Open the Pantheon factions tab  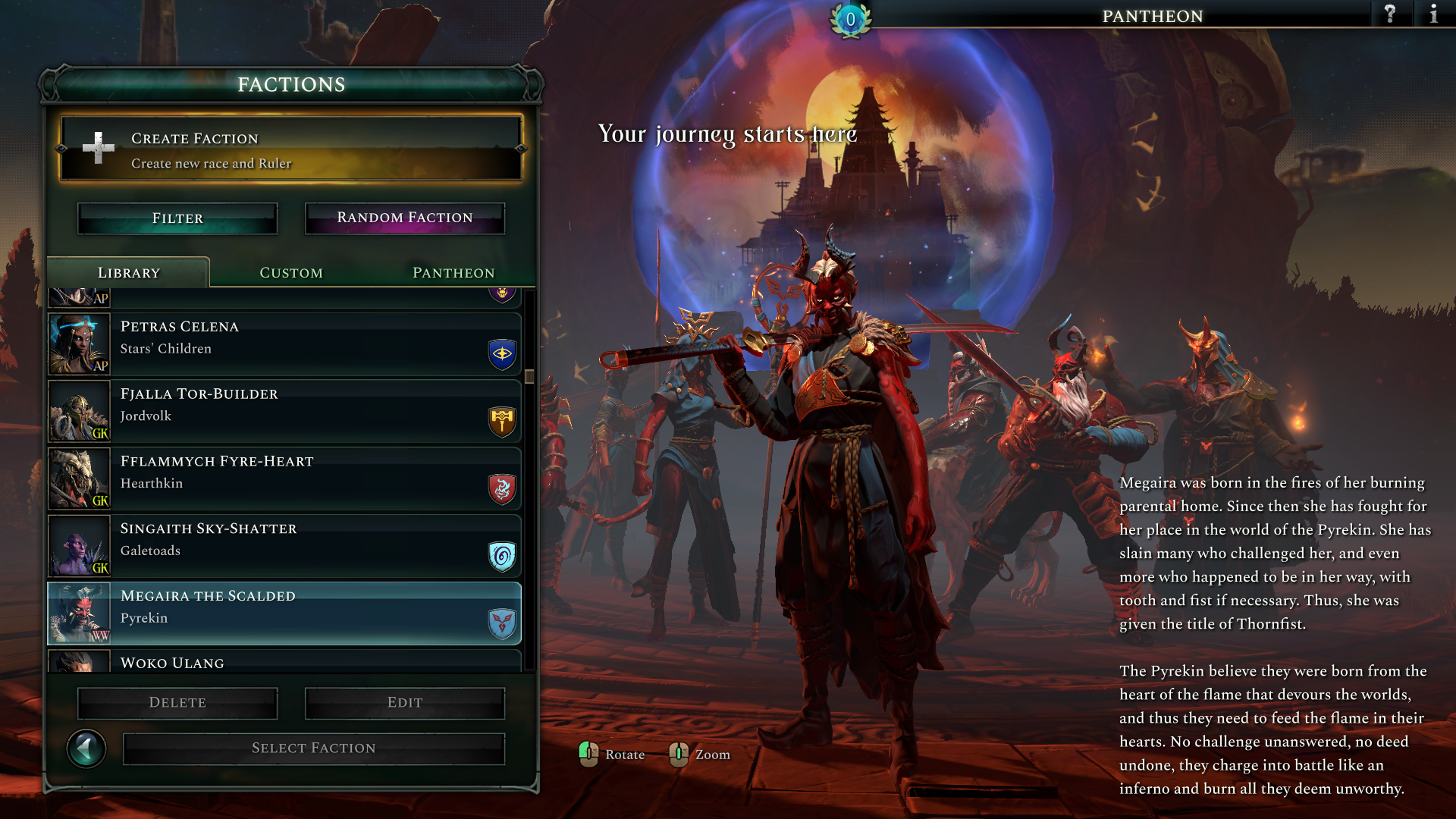pyautogui.click(x=453, y=273)
